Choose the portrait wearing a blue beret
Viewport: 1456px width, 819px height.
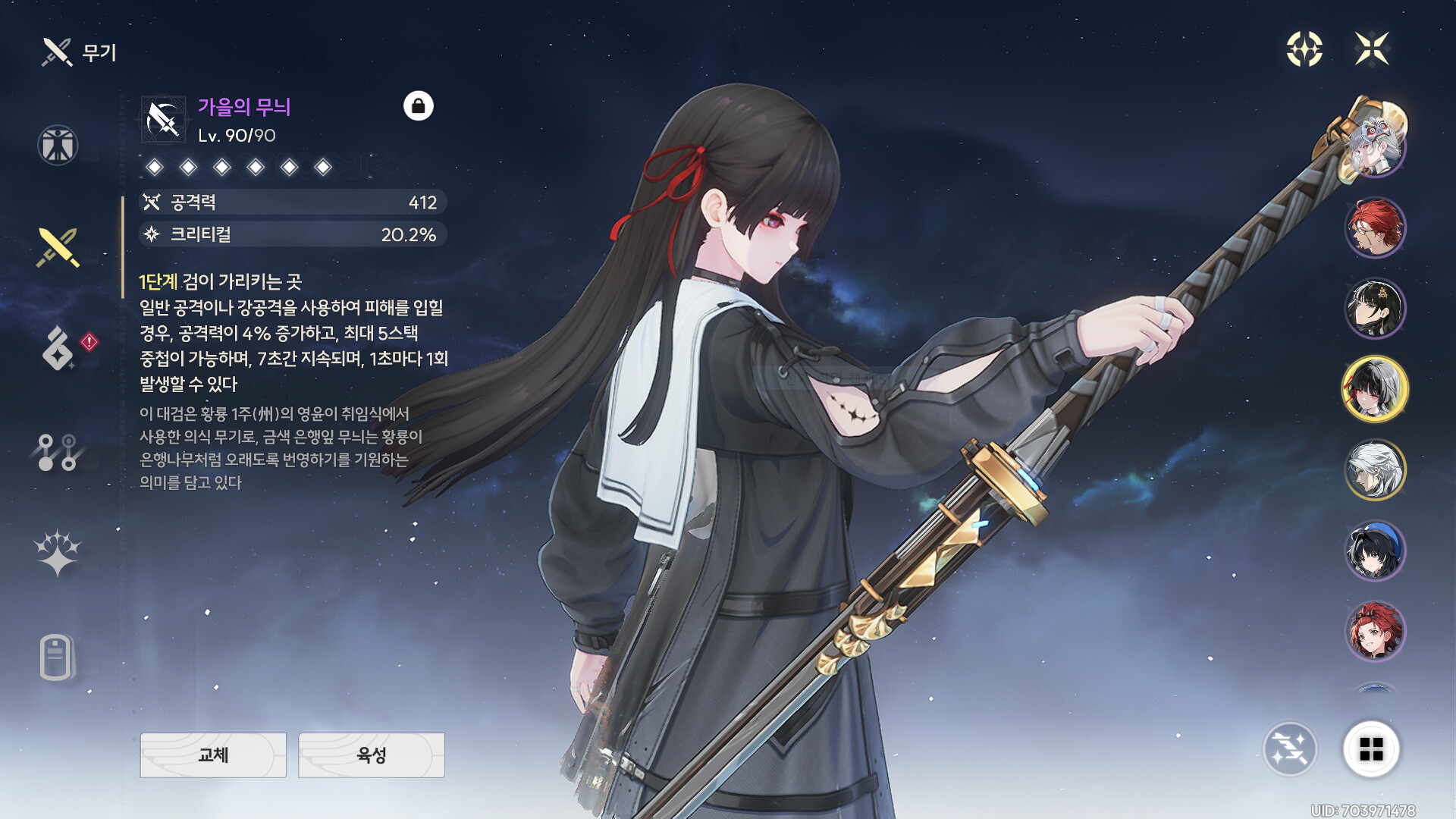point(1375,551)
